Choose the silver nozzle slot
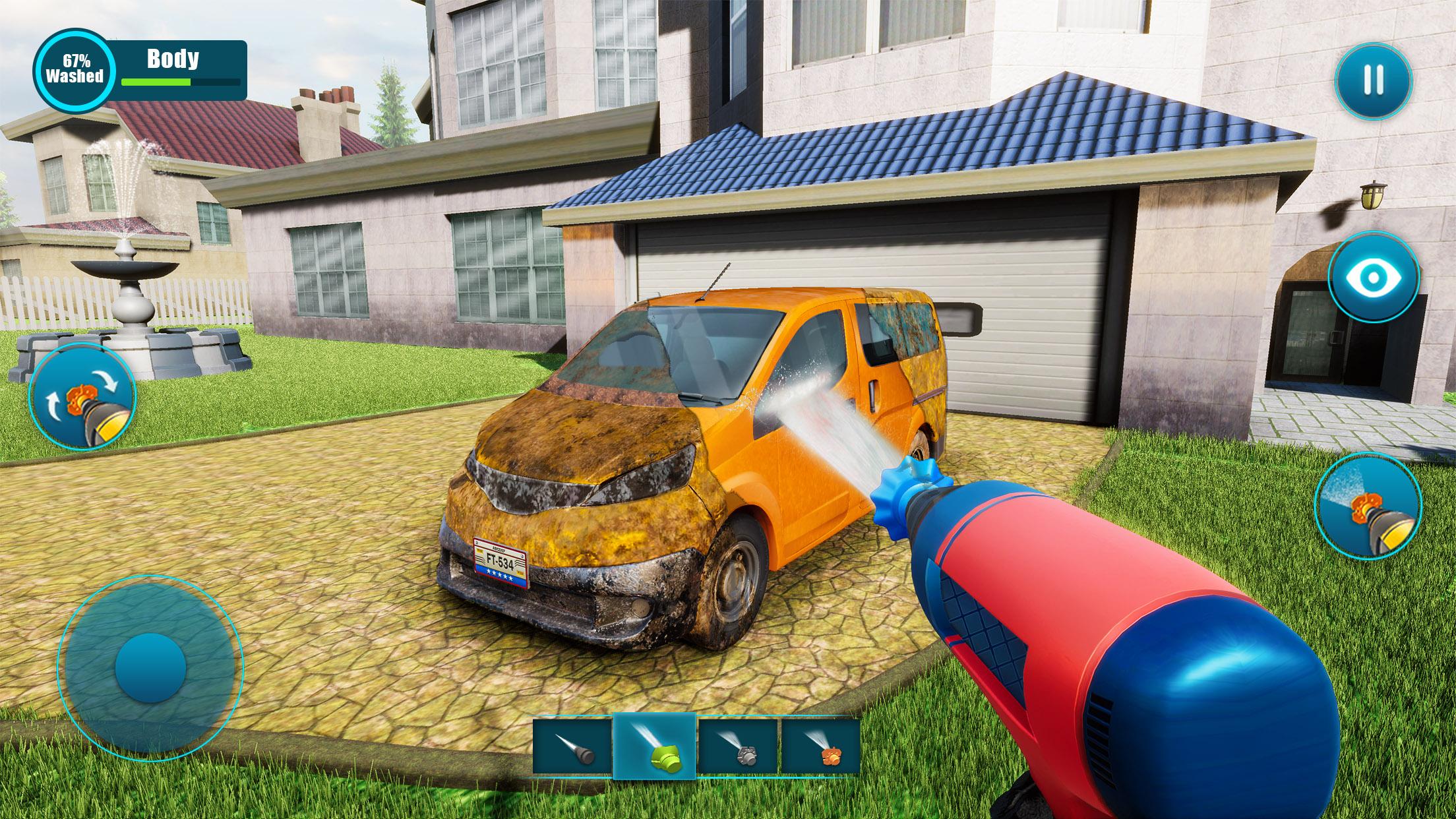 [738, 745]
